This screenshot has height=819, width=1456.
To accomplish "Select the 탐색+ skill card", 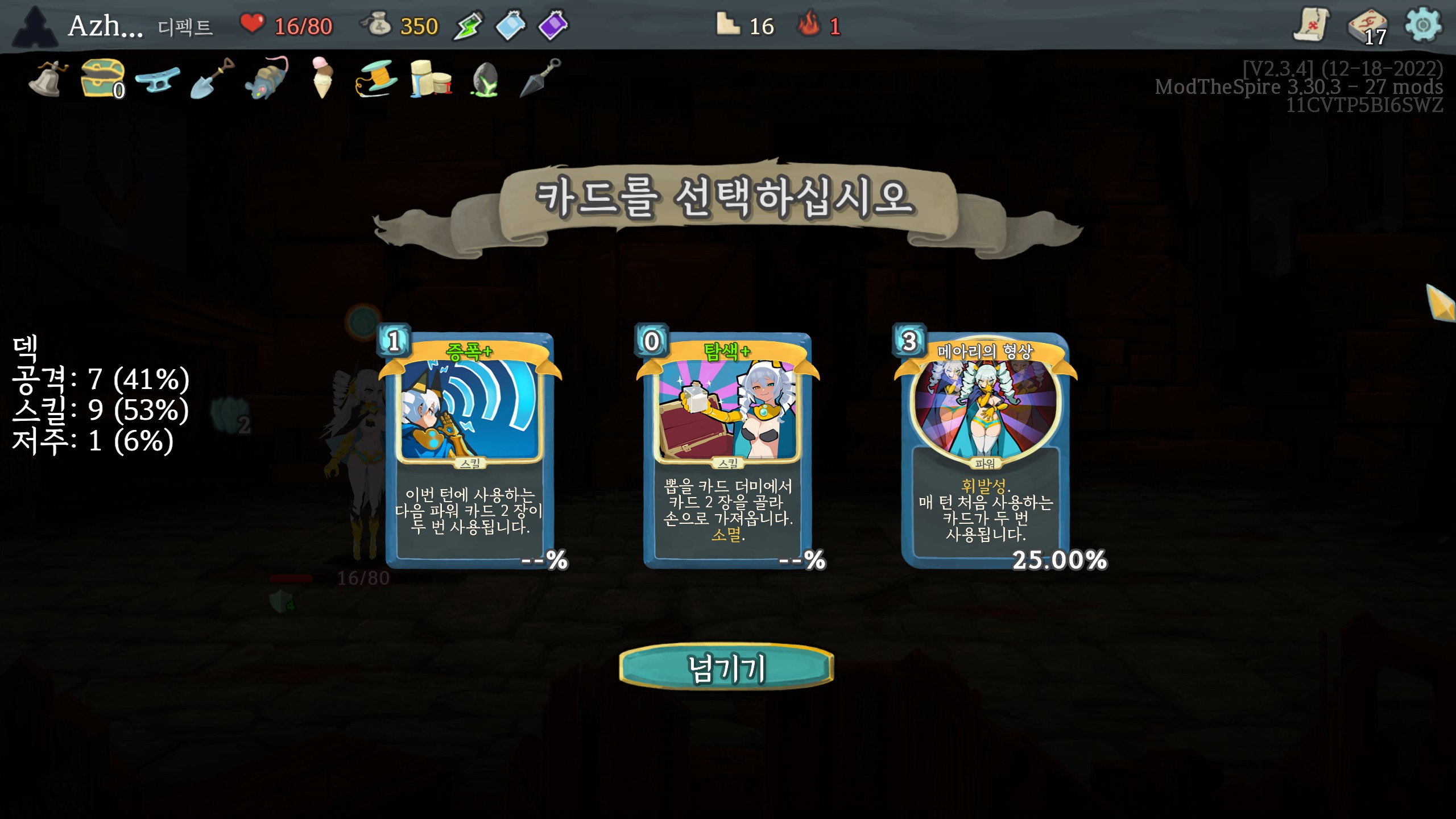I will (727, 449).
